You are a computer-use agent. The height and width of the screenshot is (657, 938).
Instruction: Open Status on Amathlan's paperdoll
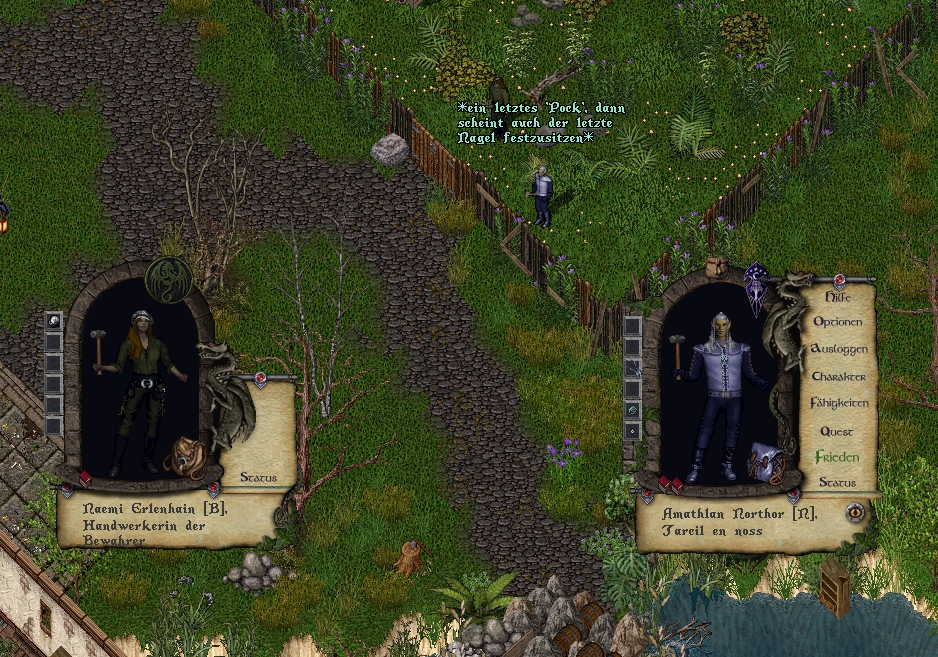tap(837, 482)
